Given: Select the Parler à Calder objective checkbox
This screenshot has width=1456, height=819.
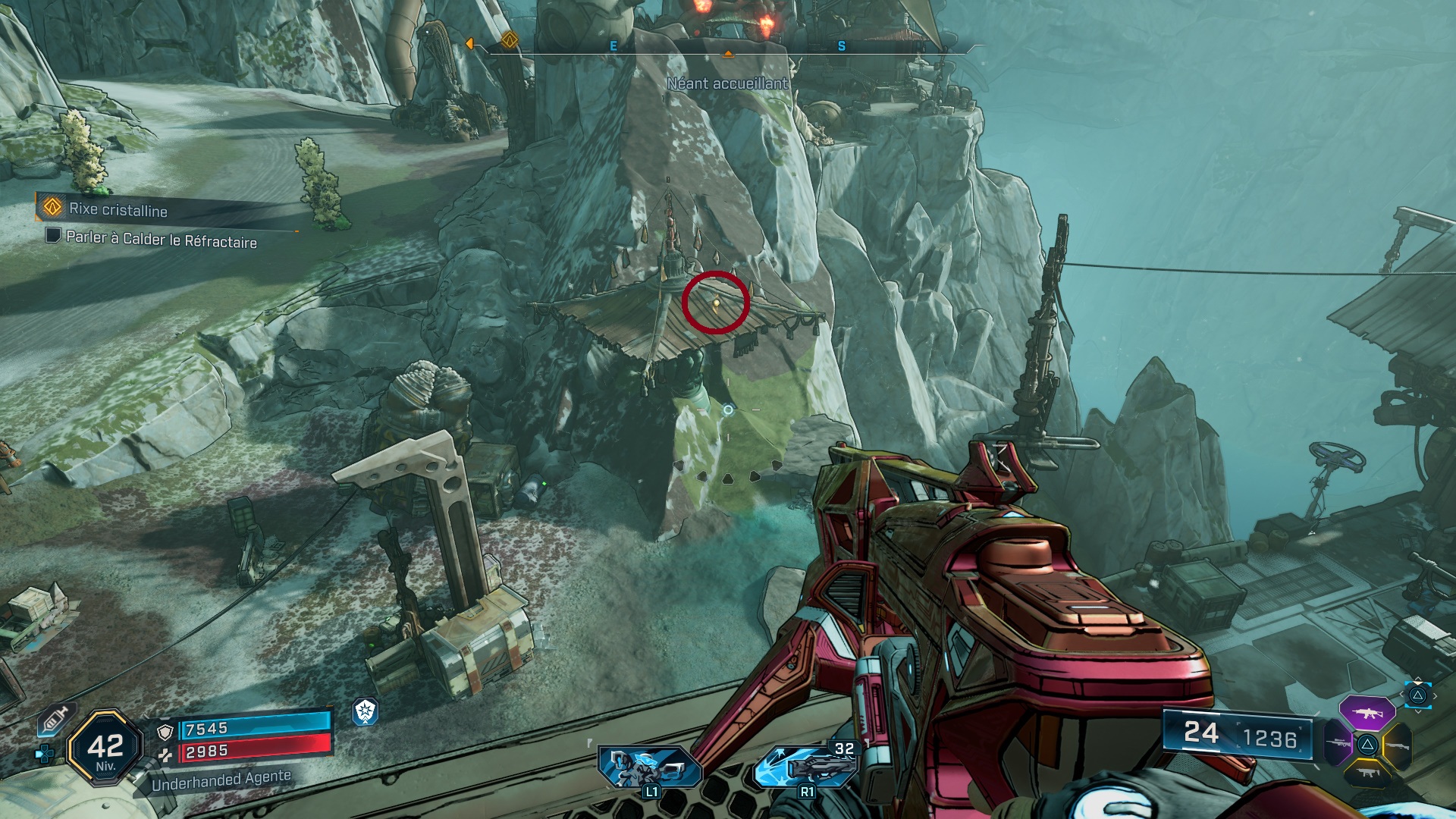Looking at the screenshot, I should pyautogui.click(x=52, y=235).
